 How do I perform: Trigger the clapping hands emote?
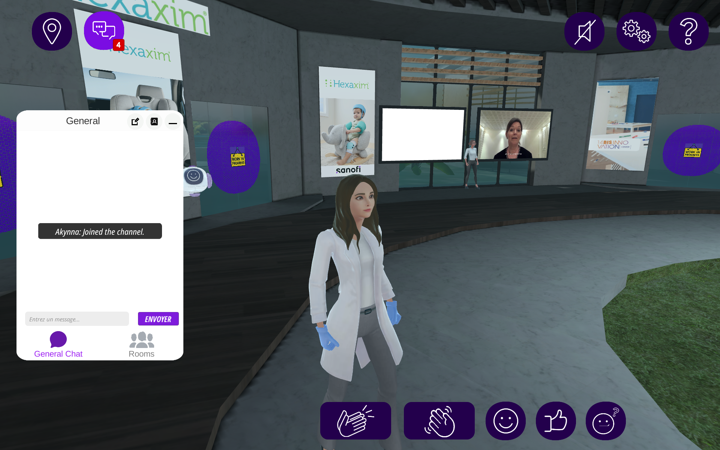pos(356,421)
